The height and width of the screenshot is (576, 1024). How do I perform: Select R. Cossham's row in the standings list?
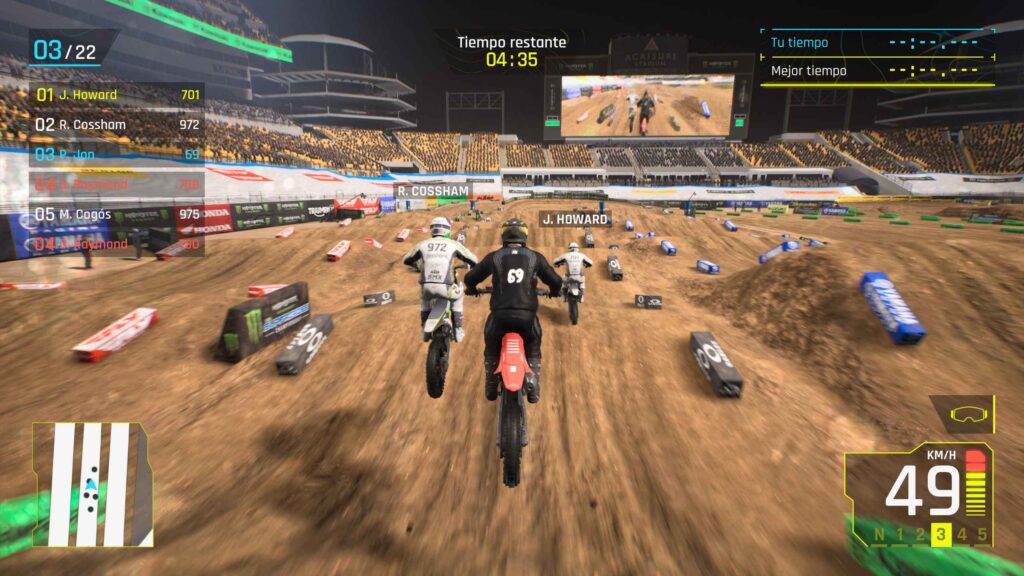[117, 125]
